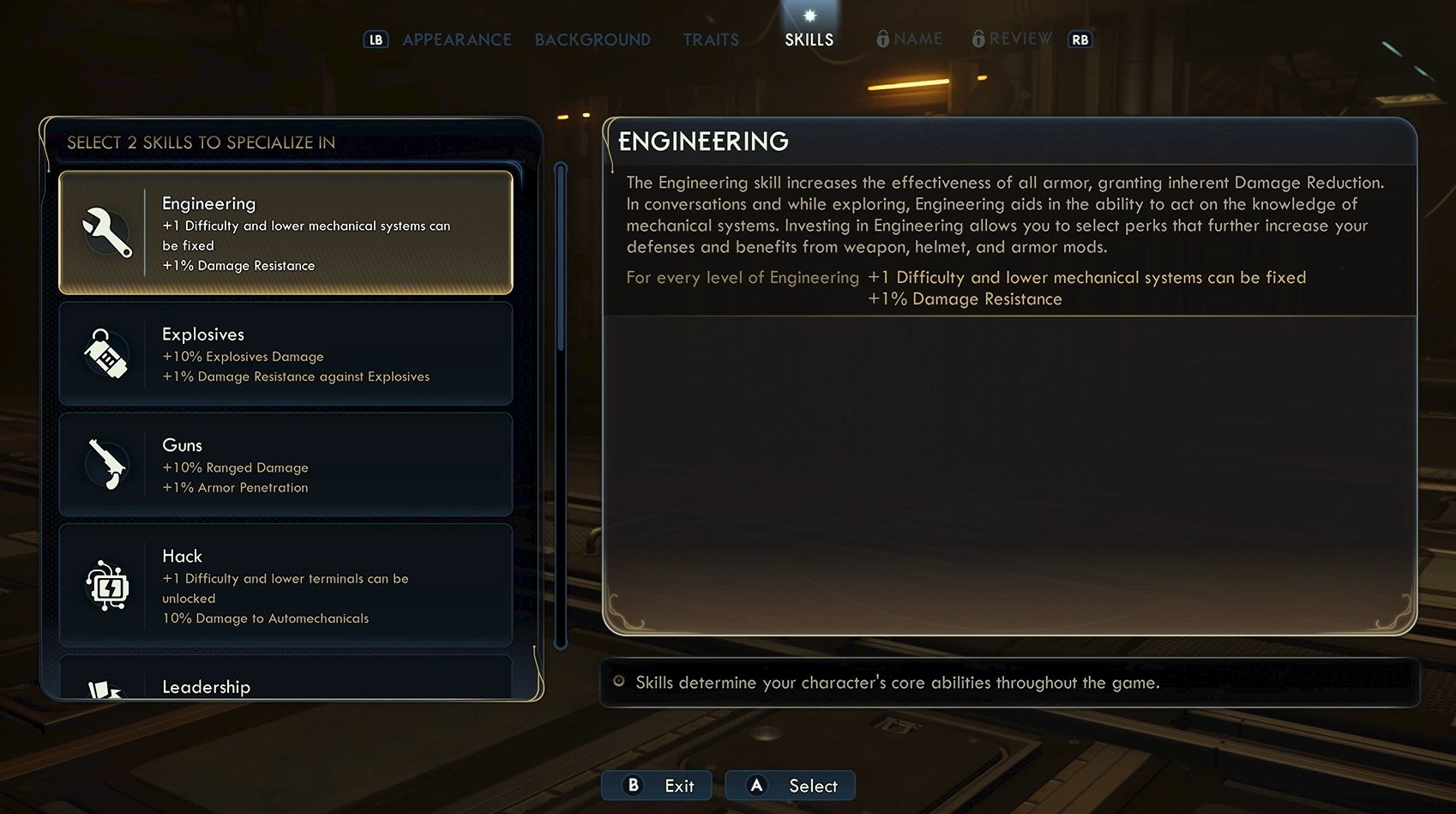Screen dimensions: 1456x814
Task: Select the Hack skill
Action: (286, 586)
